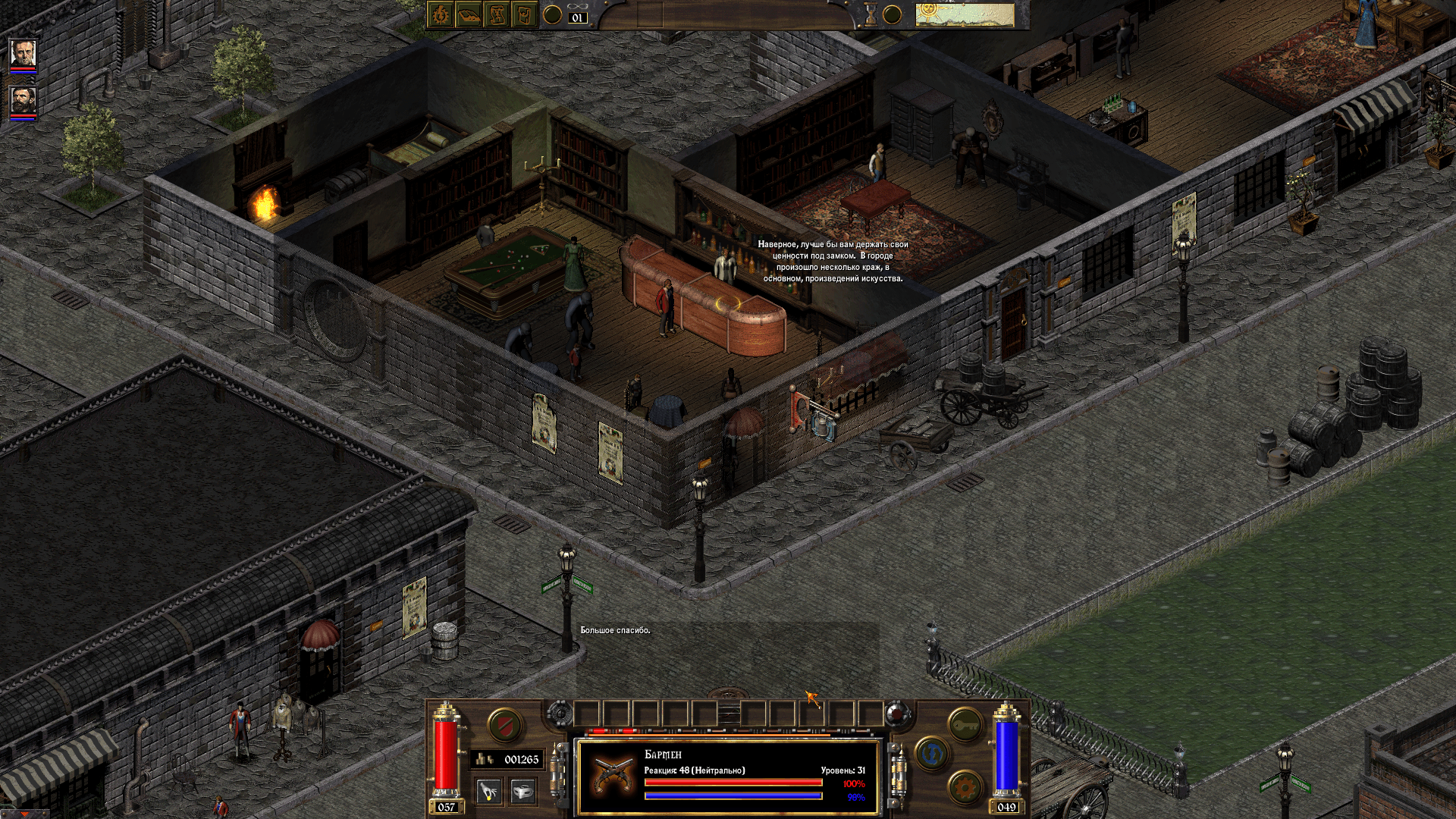Screen dimensions: 1456x819
Task: Click the round button beside the toolbar icons
Action: coord(551,15)
